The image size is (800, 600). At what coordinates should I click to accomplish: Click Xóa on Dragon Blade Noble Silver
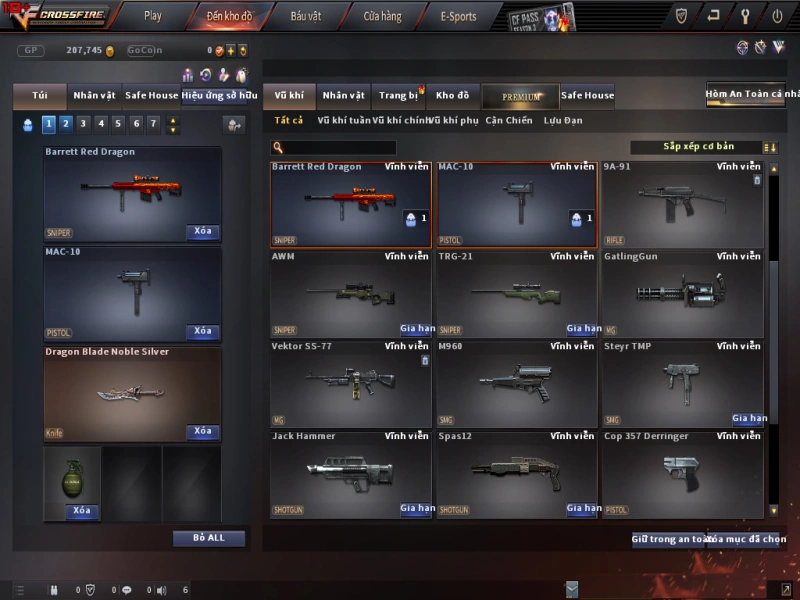[x=203, y=432]
